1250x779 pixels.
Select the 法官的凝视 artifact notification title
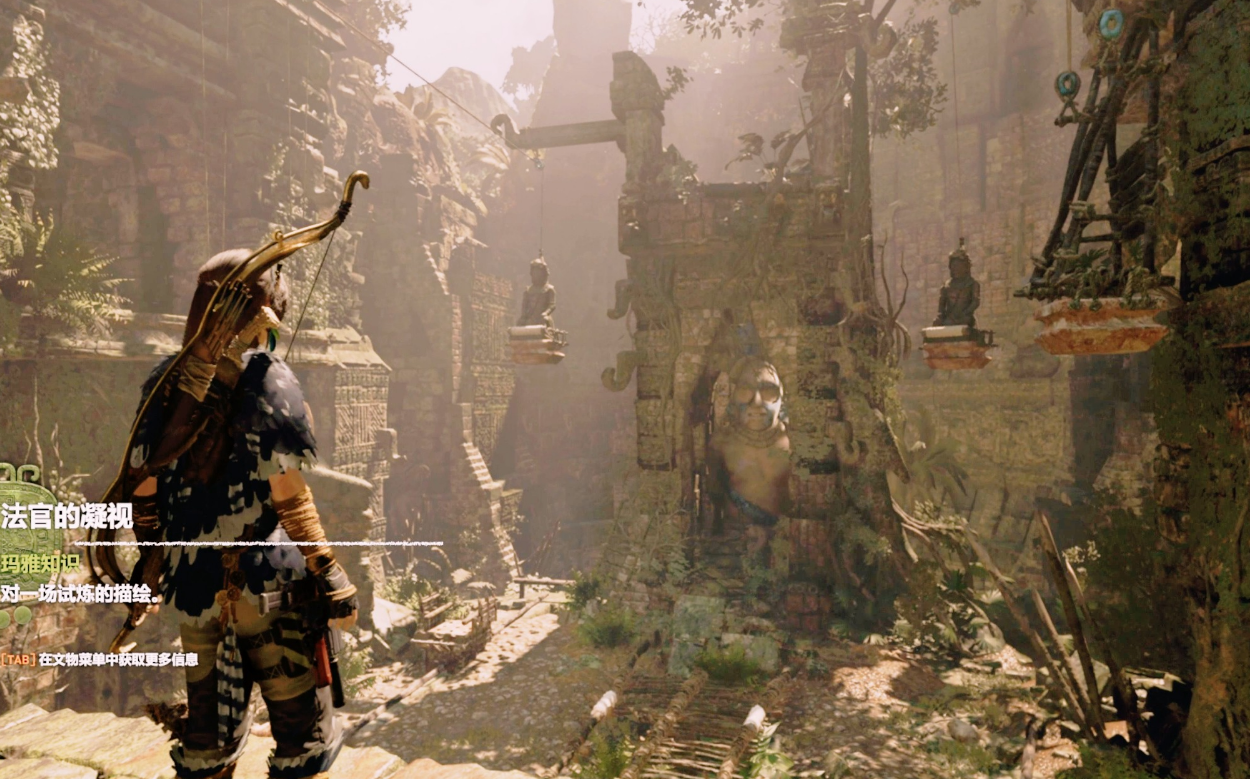(67, 516)
